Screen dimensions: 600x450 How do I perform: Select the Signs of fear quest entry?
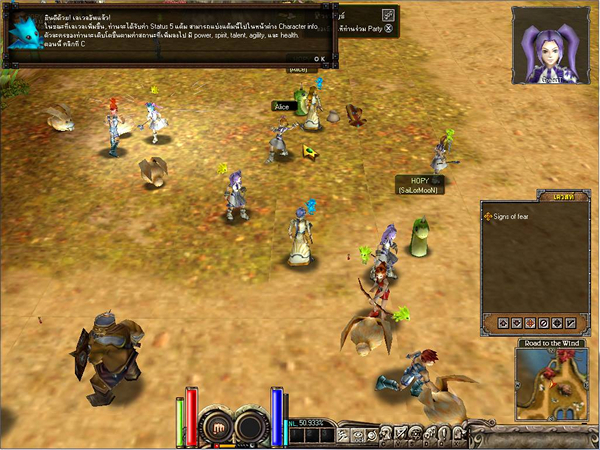(x=513, y=216)
